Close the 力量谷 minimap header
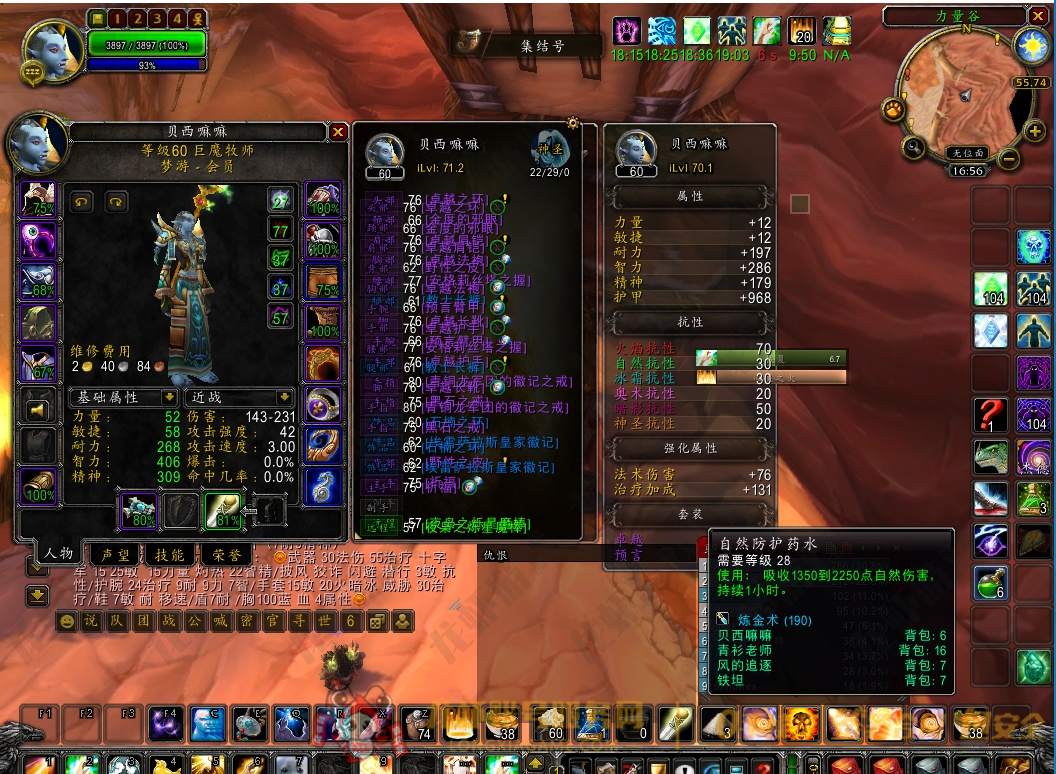Viewport: 1056px width, 774px height. 1038,15
